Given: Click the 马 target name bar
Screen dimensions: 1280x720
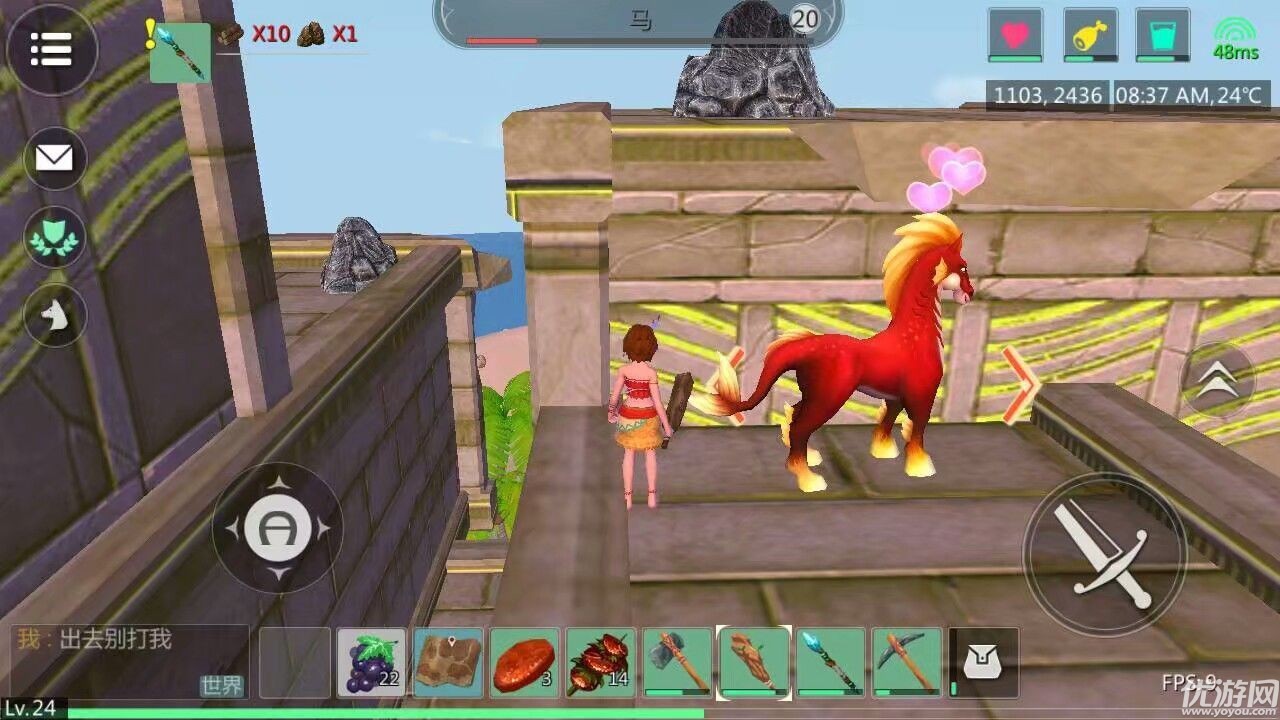Looking at the screenshot, I should click(x=638, y=21).
